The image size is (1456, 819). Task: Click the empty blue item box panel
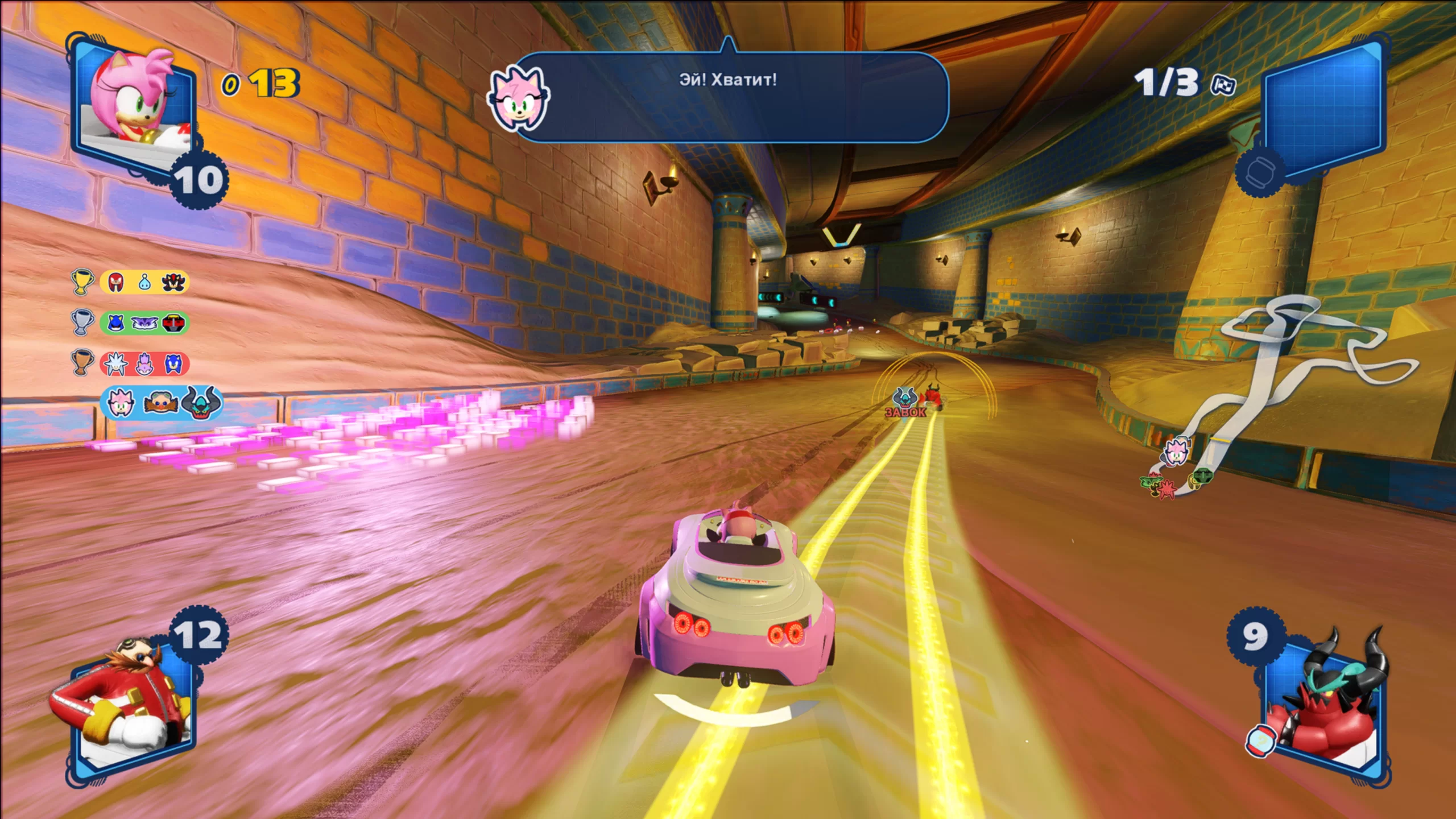tap(1323, 111)
